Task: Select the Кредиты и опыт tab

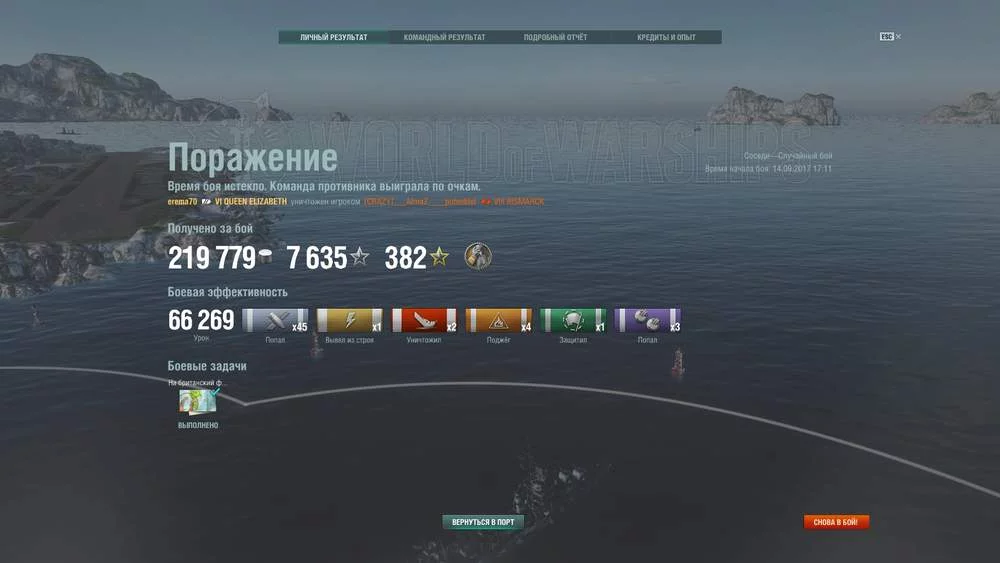Action: (x=666, y=38)
